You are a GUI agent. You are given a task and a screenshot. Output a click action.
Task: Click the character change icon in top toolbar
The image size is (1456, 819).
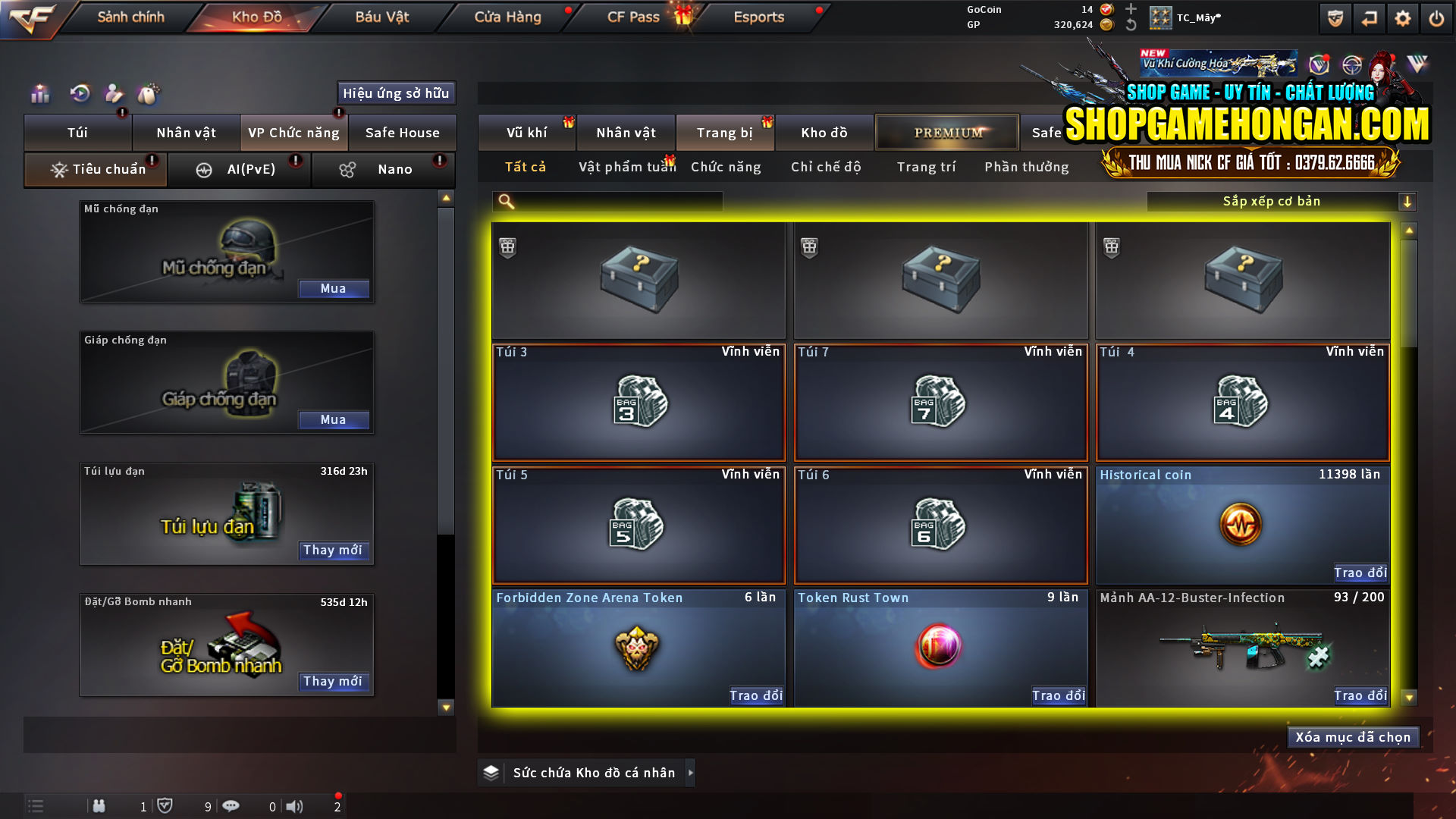pyautogui.click(x=114, y=93)
